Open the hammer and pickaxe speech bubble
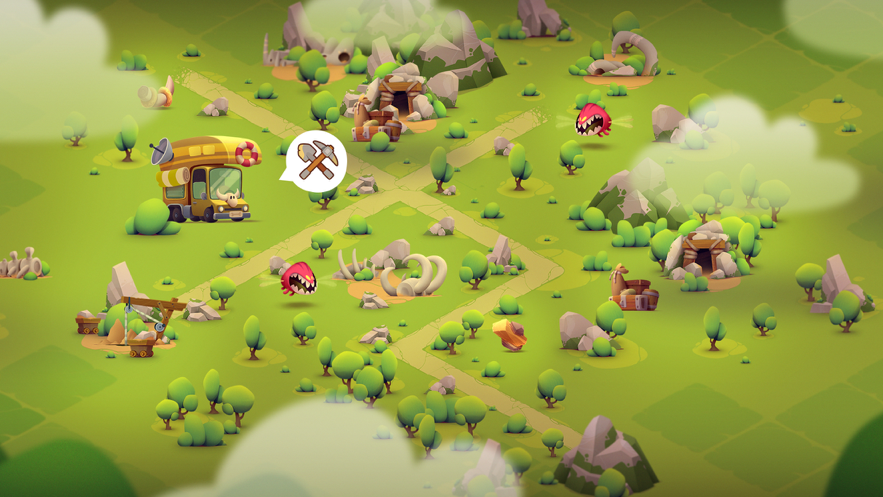This screenshot has height=497, width=883. coord(317,160)
